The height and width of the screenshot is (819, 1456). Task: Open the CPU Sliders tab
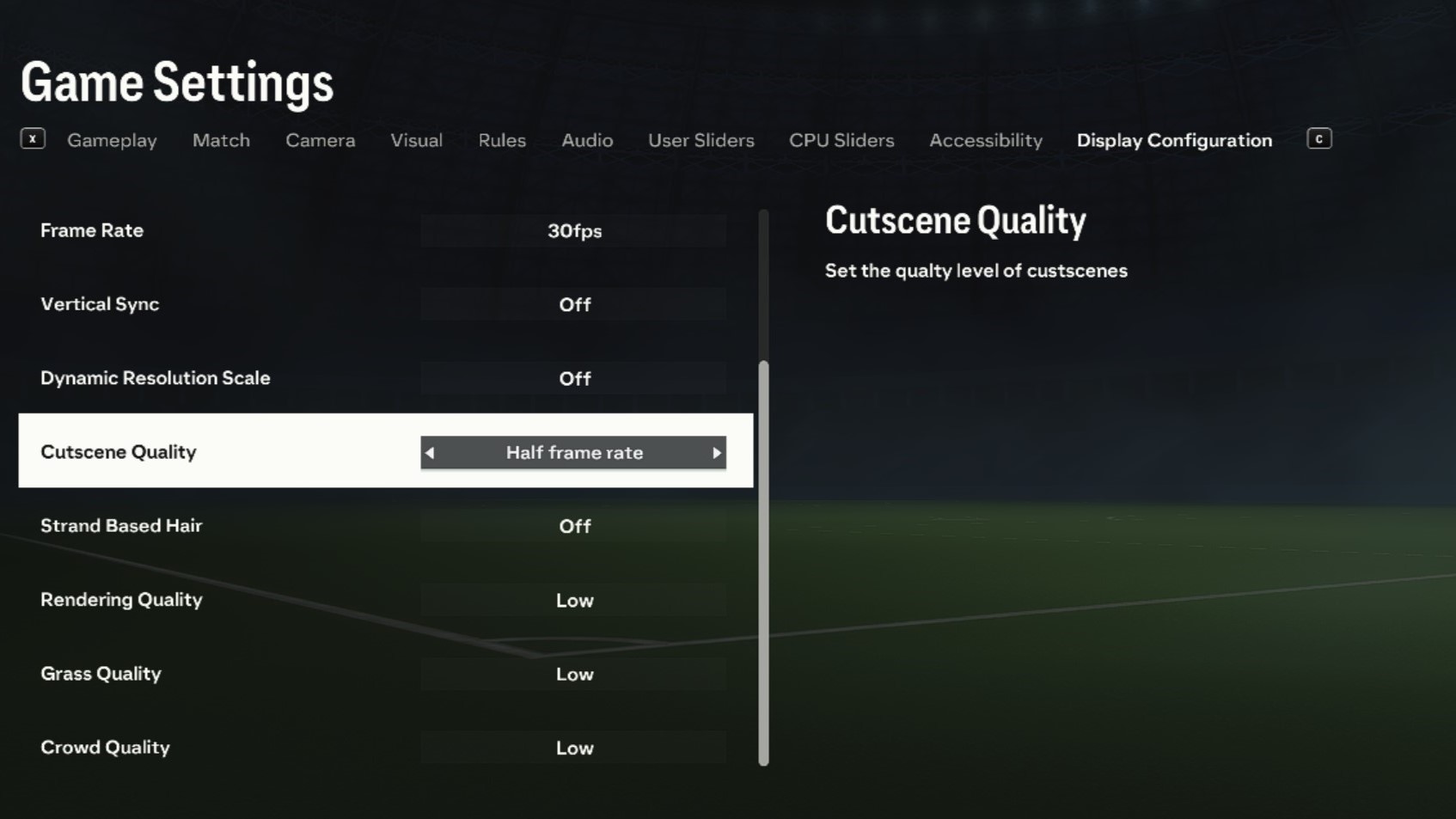tap(841, 140)
